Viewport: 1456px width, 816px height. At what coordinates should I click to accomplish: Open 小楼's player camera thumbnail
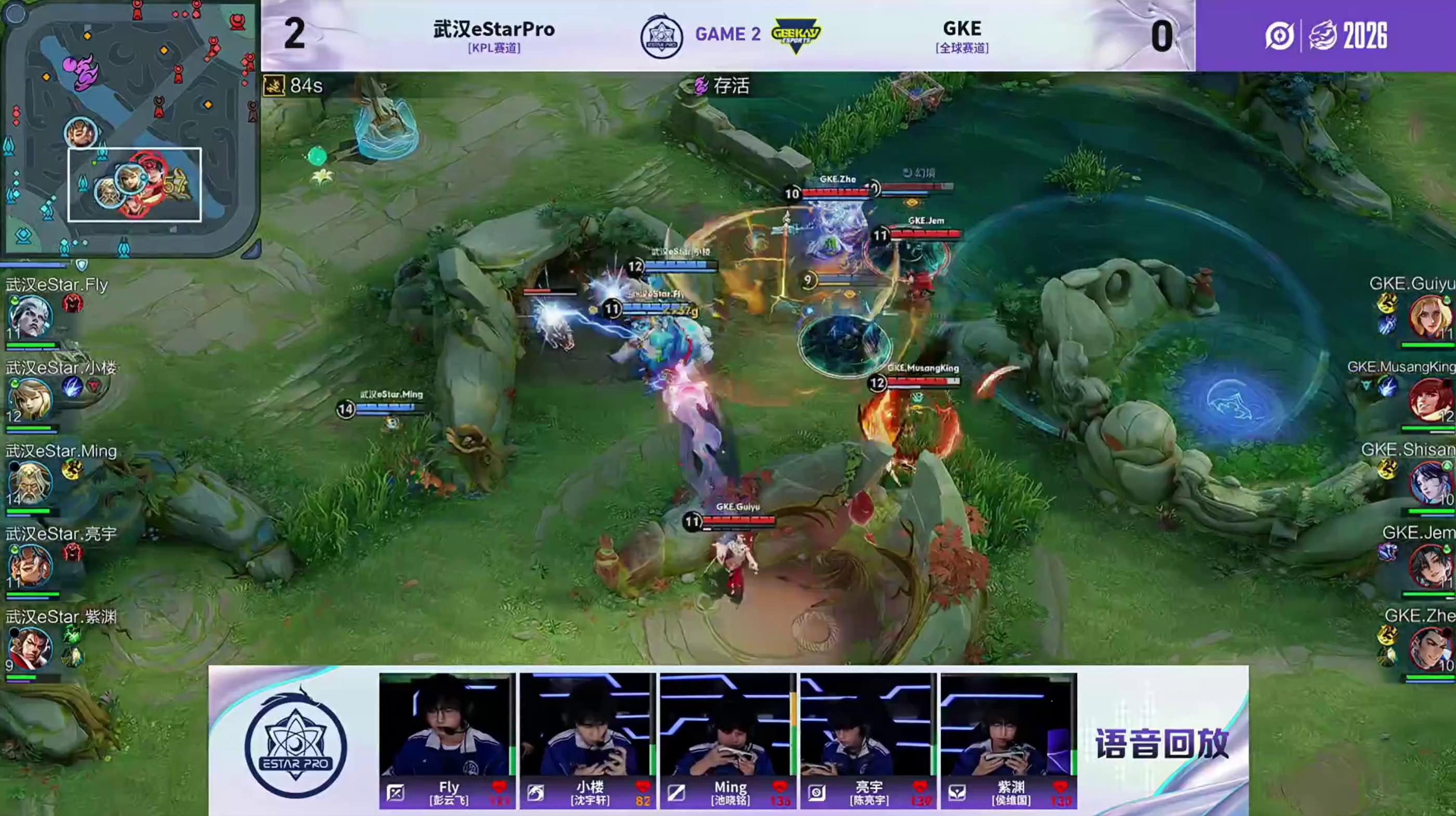[587, 725]
